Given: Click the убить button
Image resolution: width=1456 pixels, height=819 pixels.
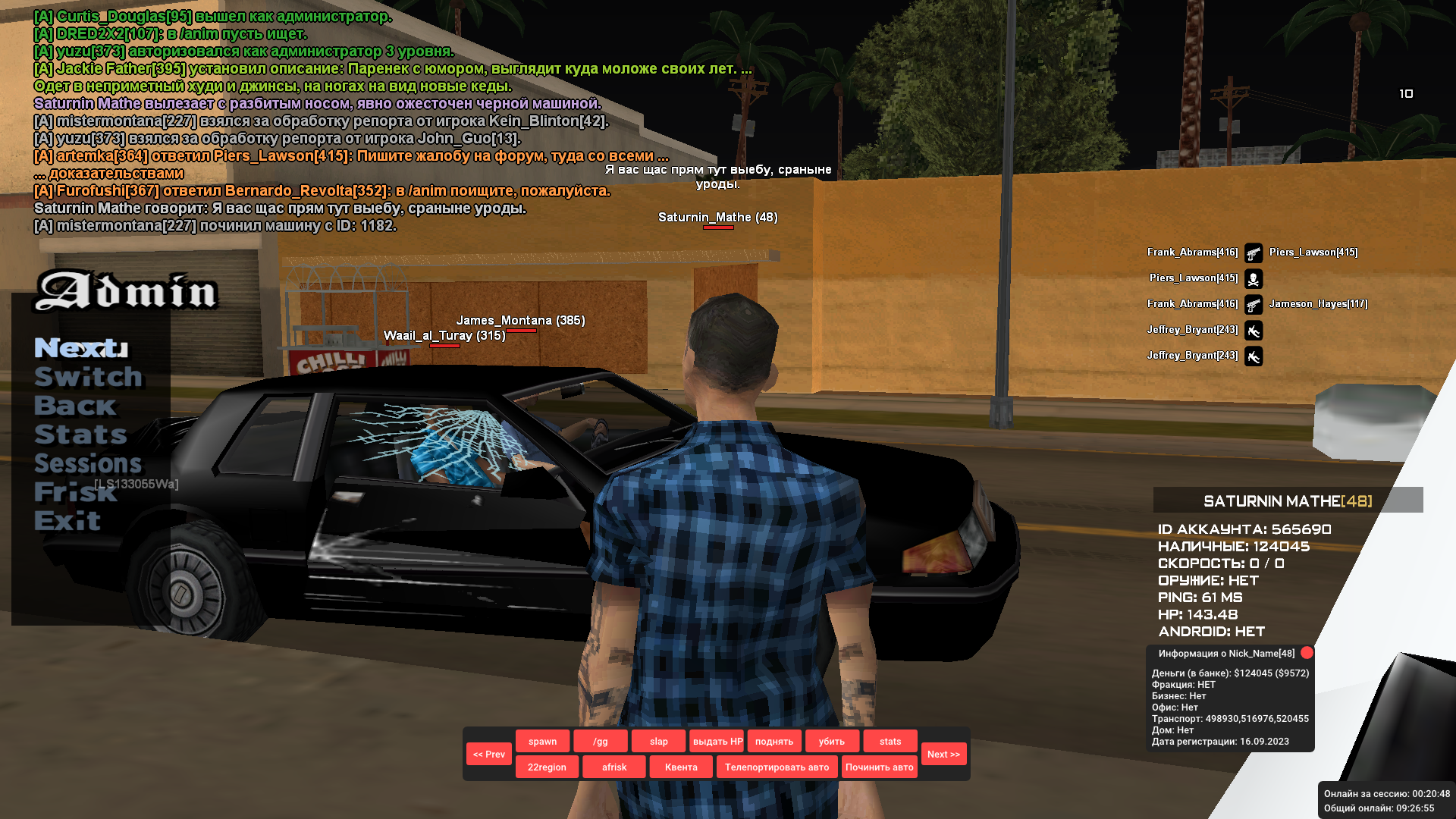Looking at the screenshot, I should (x=832, y=741).
